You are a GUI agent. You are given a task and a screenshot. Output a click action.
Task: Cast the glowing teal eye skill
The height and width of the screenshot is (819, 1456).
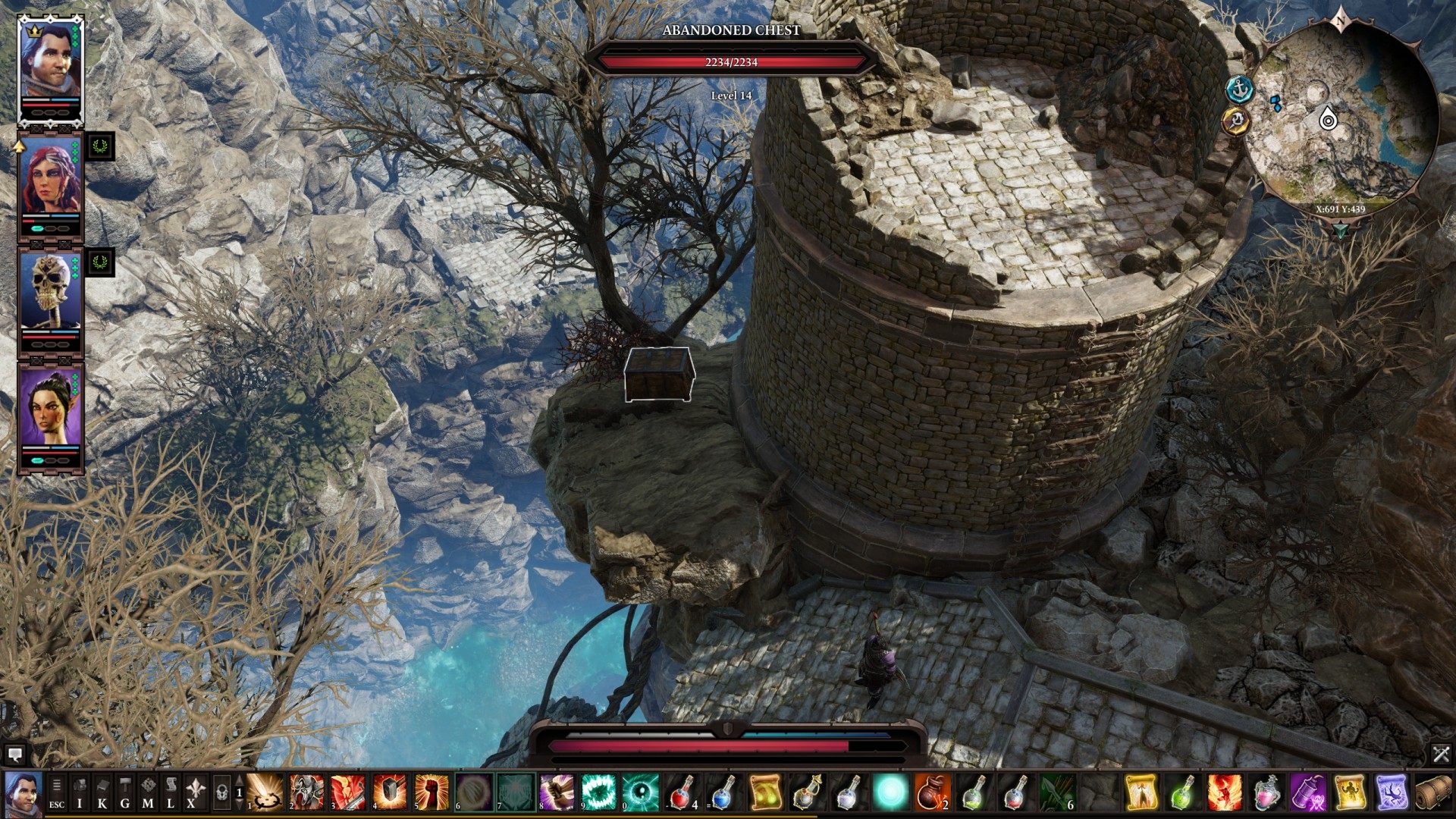pyautogui.click(x=640, y=792)
